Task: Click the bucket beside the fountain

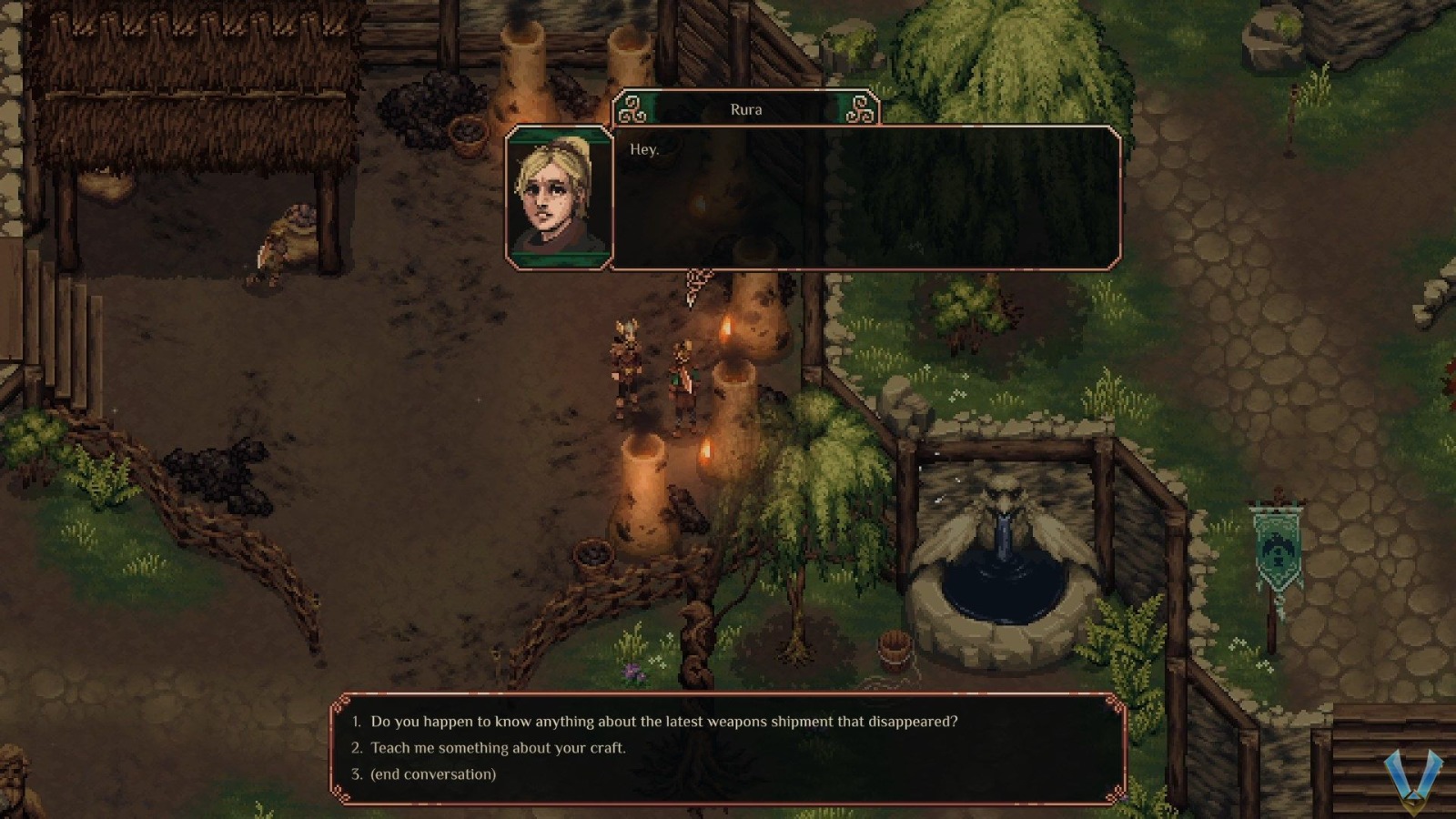Action: pos(896,651)
